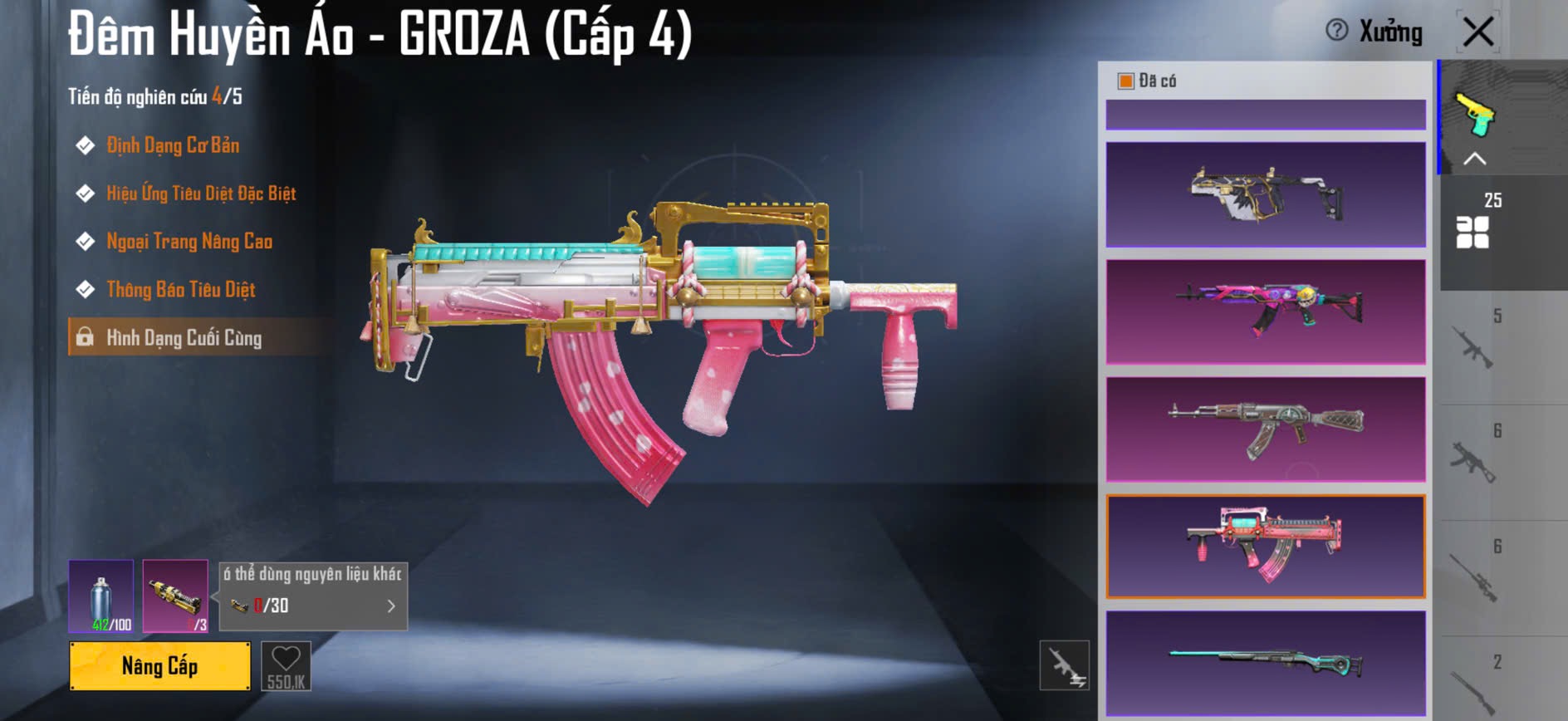Screen dimensions: 1568x721
Task: Click the gold weapon material slot
Action: click(175, 596)
